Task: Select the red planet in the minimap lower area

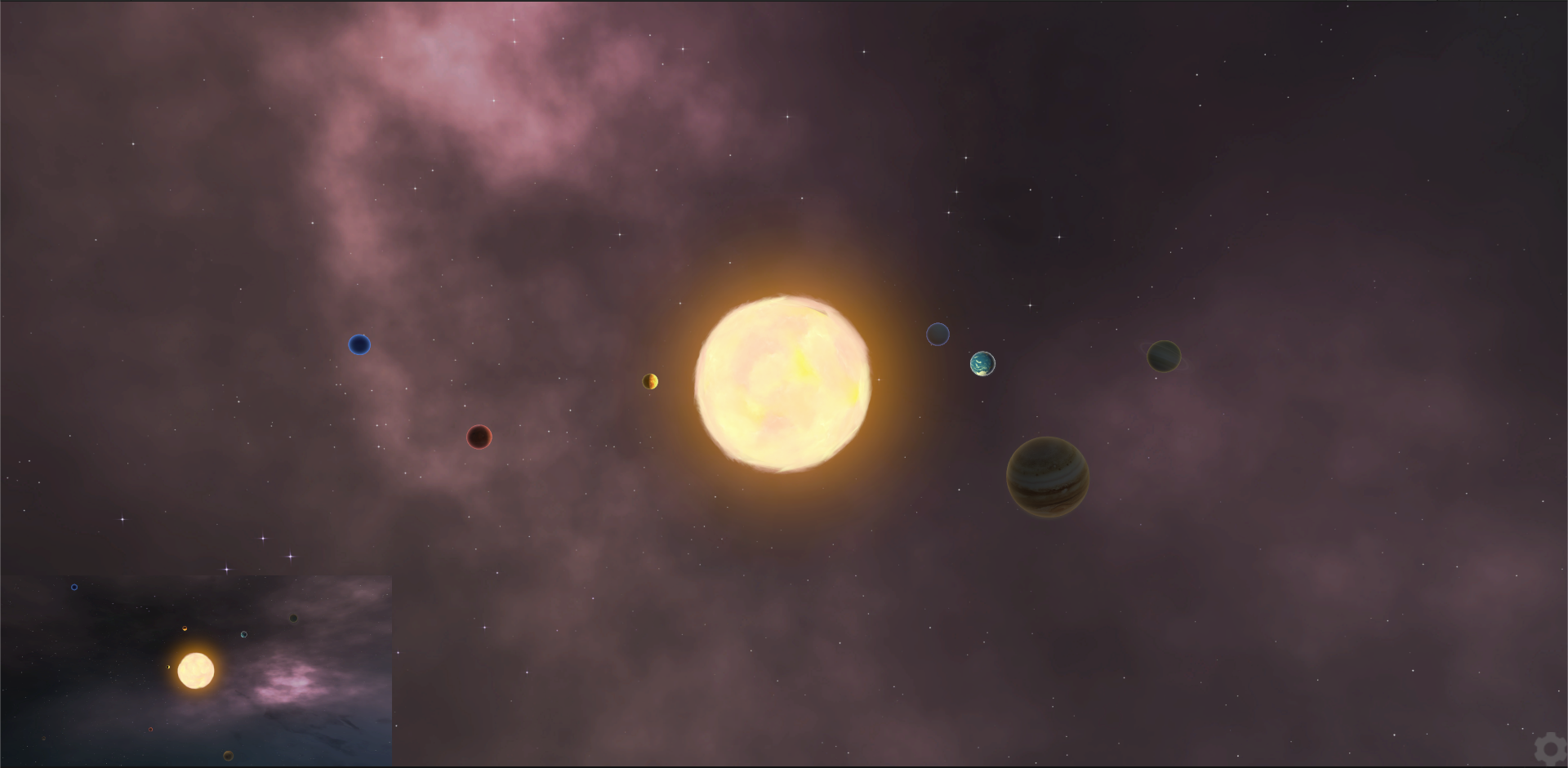Action: click(x=150, y=730)
